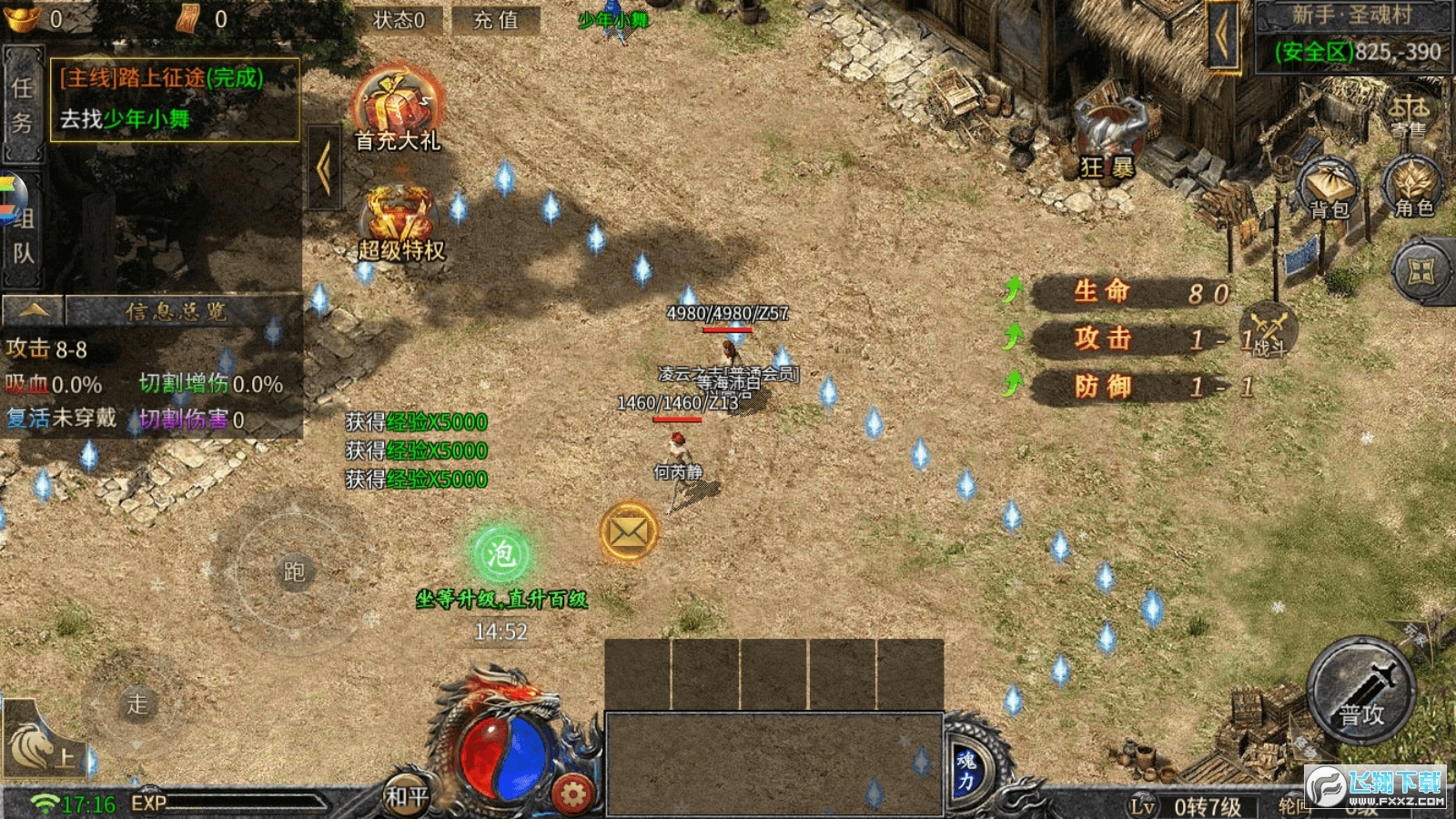
Task: Open the 首充大礼 first-recharge gift
Action: coord(398,111)
